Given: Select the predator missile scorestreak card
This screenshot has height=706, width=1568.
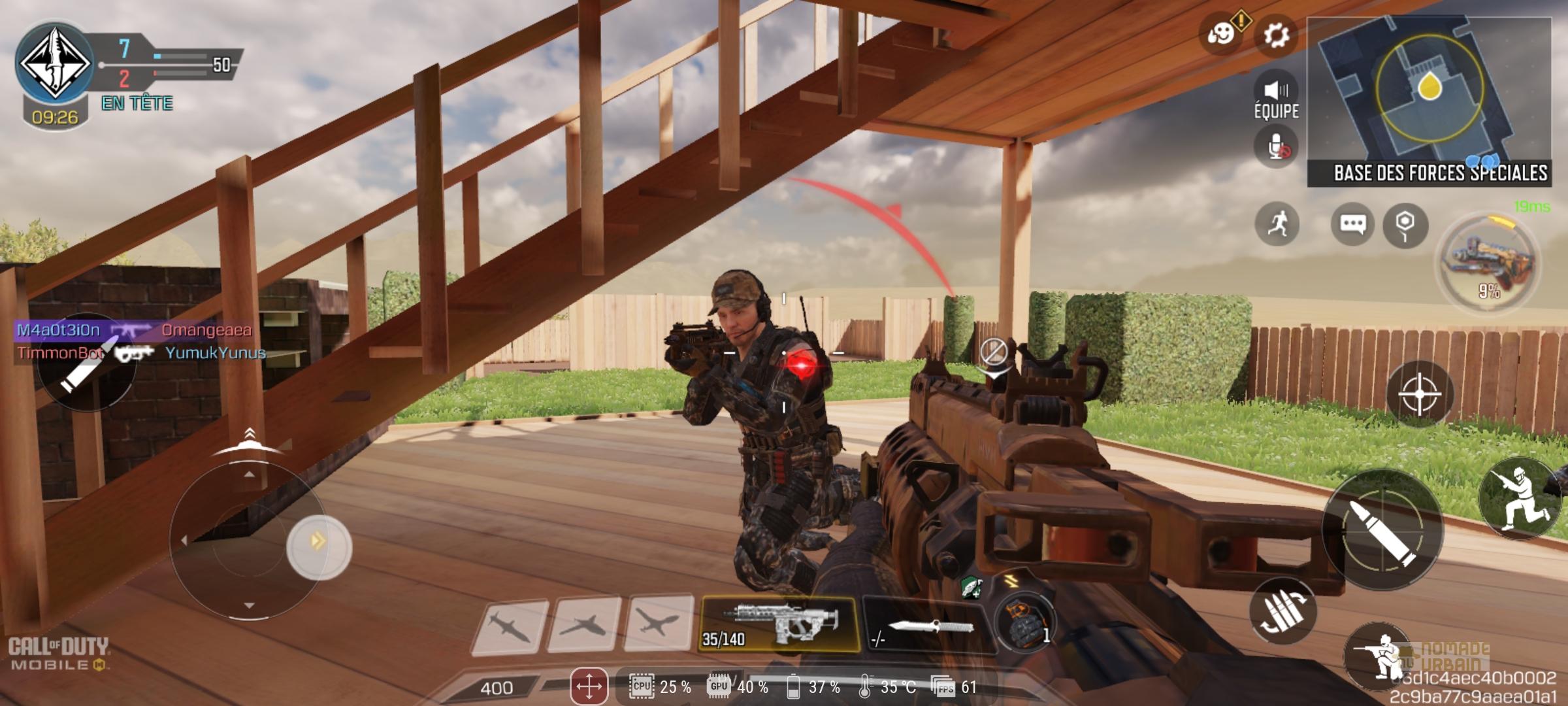Looking at the screenshot, I should (509, 626).
